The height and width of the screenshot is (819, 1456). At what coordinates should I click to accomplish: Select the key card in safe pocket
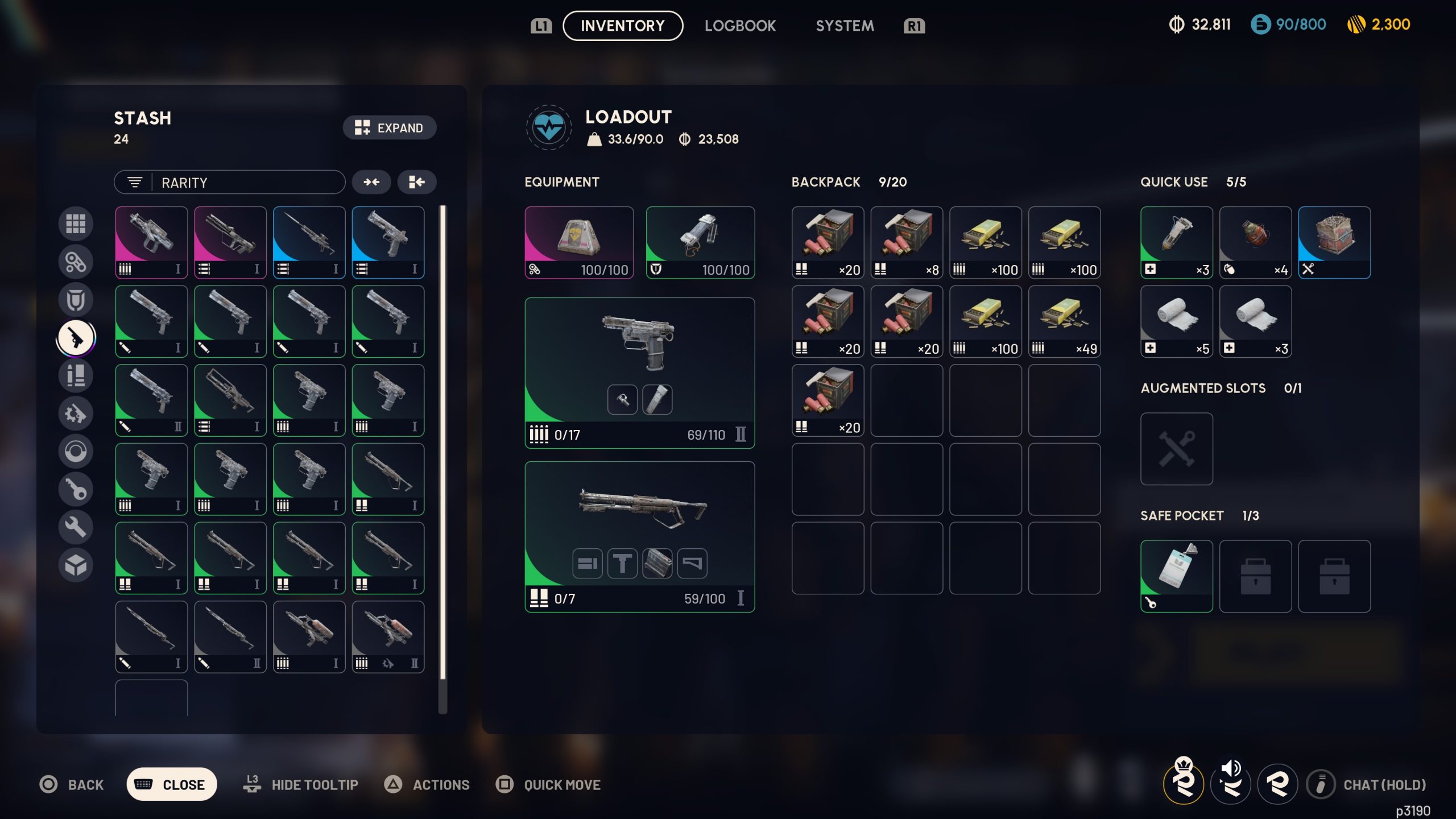click(1176, 576)
